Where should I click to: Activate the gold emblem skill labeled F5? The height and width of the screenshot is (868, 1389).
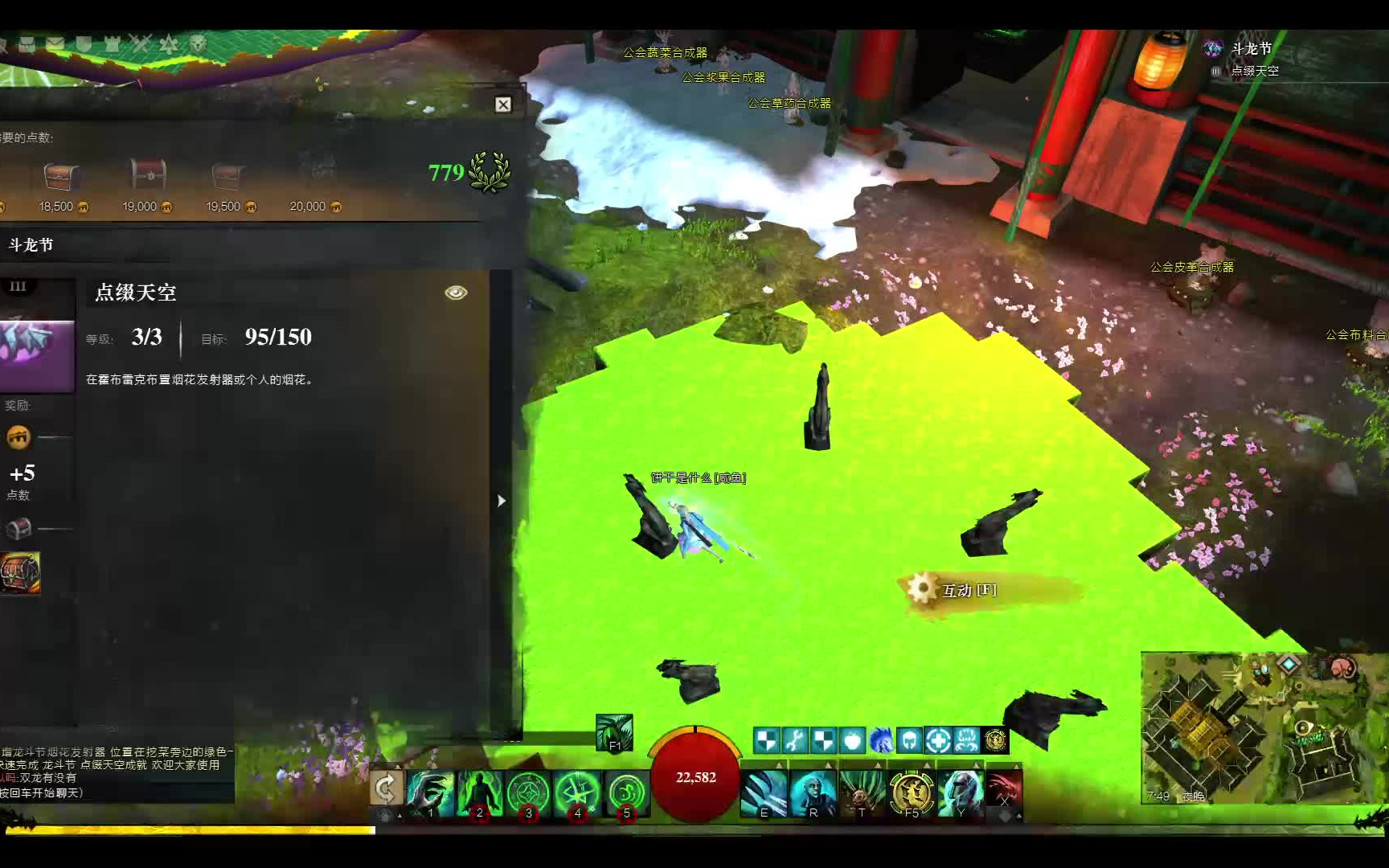pyautogui.click(x=911, y=792)
